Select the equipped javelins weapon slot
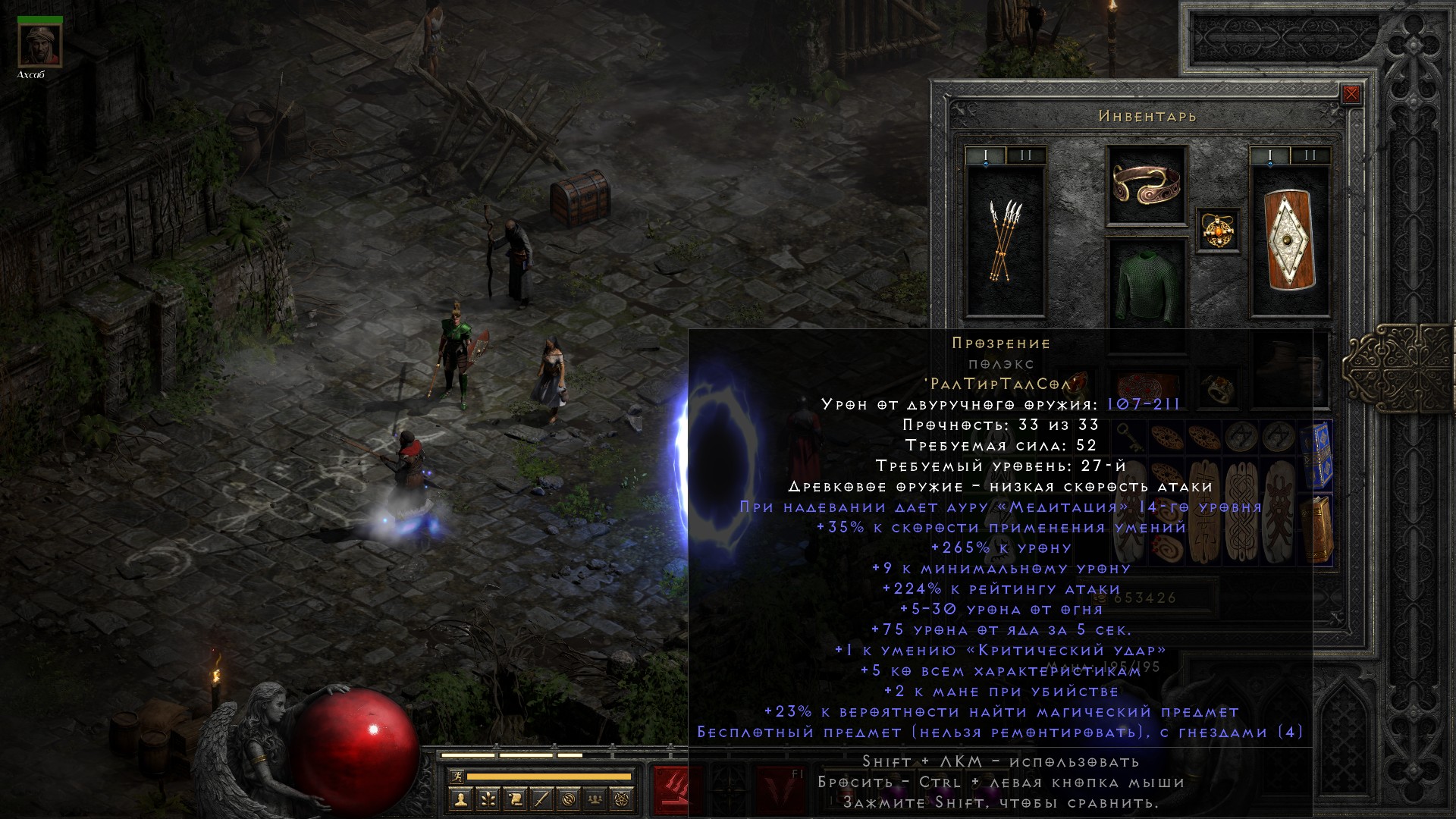1456x819 pixels. 1005,239
